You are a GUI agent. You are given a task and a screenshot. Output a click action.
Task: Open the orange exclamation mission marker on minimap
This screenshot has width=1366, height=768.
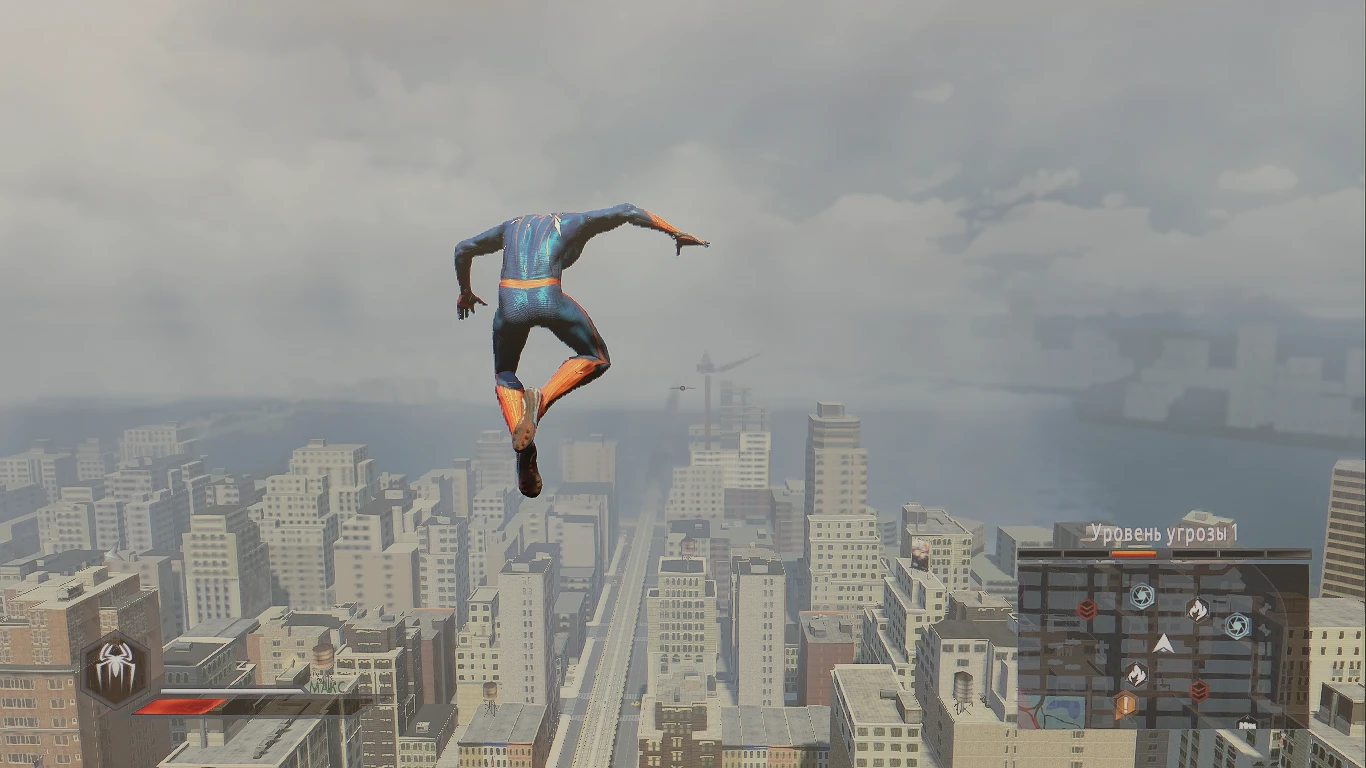(x=1125, y=704)
